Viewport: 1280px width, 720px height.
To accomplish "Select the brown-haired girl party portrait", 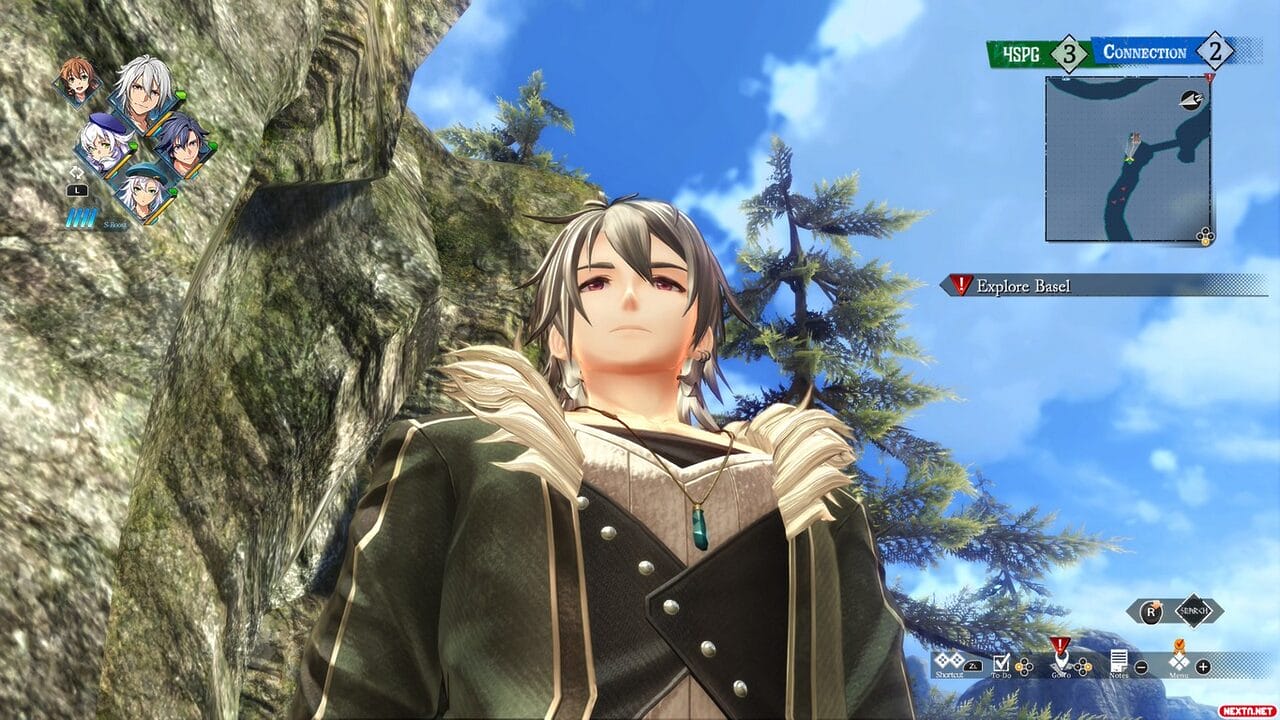I will (x=77, y=79).
